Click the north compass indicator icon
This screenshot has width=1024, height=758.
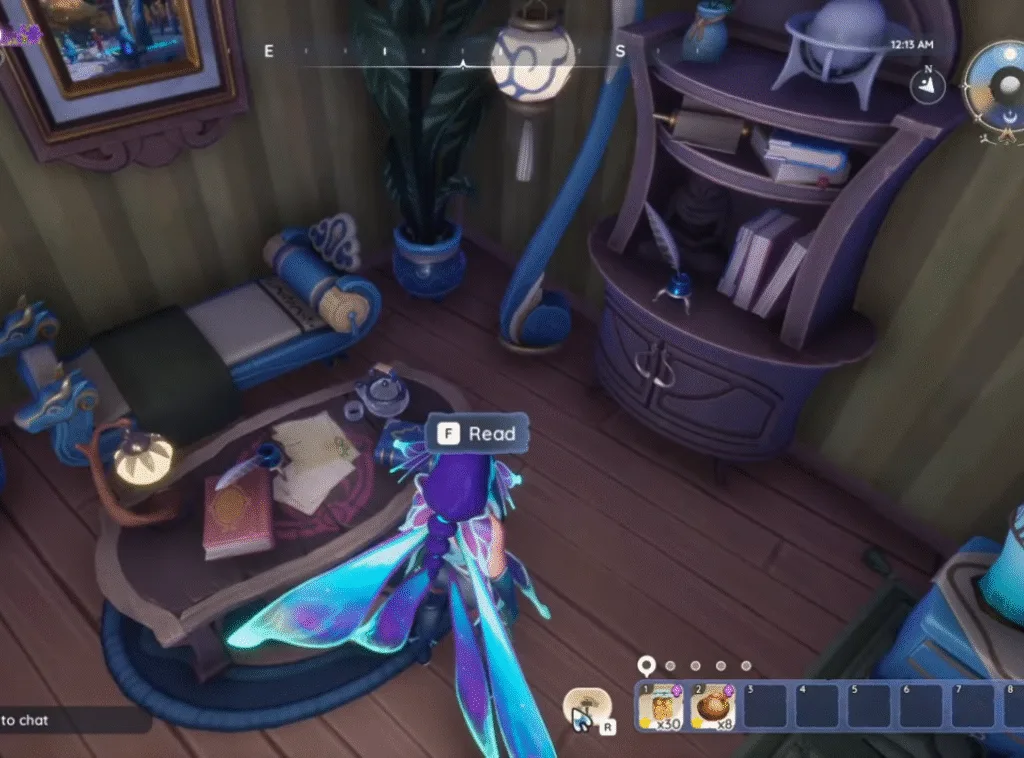[928, 86]
